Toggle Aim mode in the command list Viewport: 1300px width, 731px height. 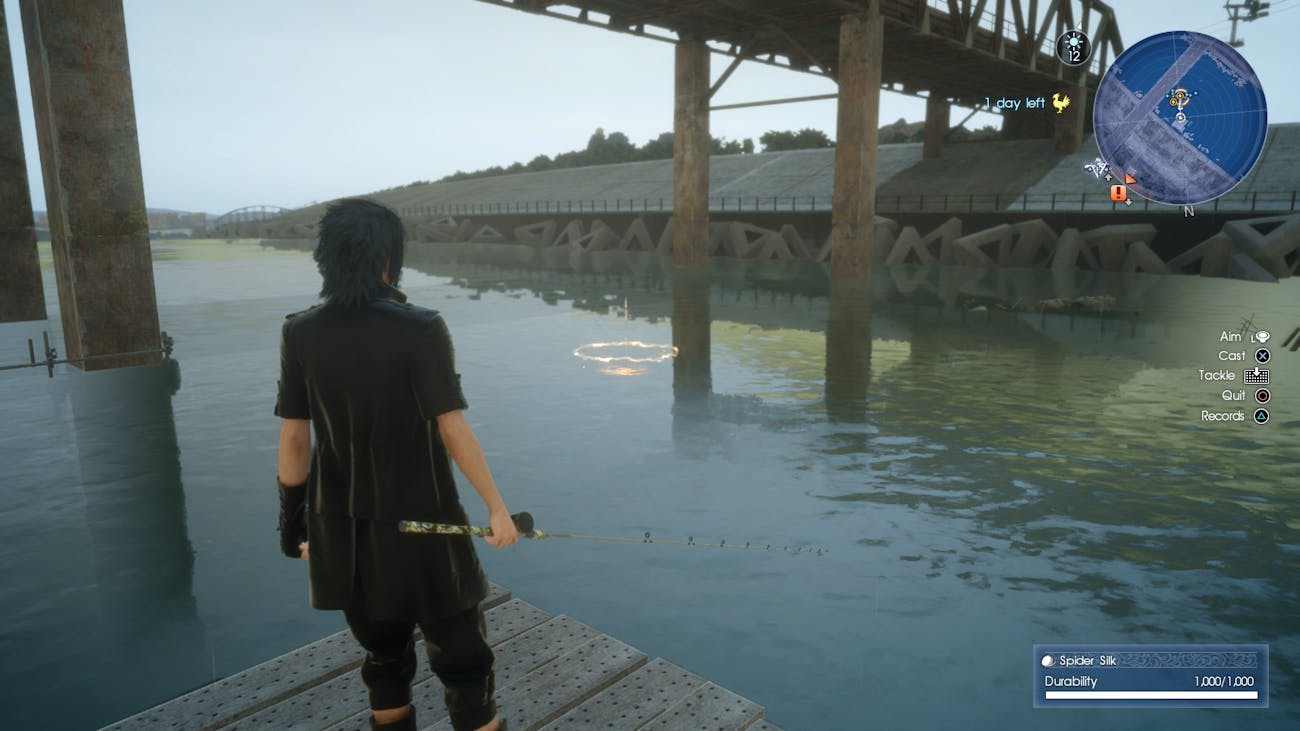pyautogui.click(x=1230, y=336)
